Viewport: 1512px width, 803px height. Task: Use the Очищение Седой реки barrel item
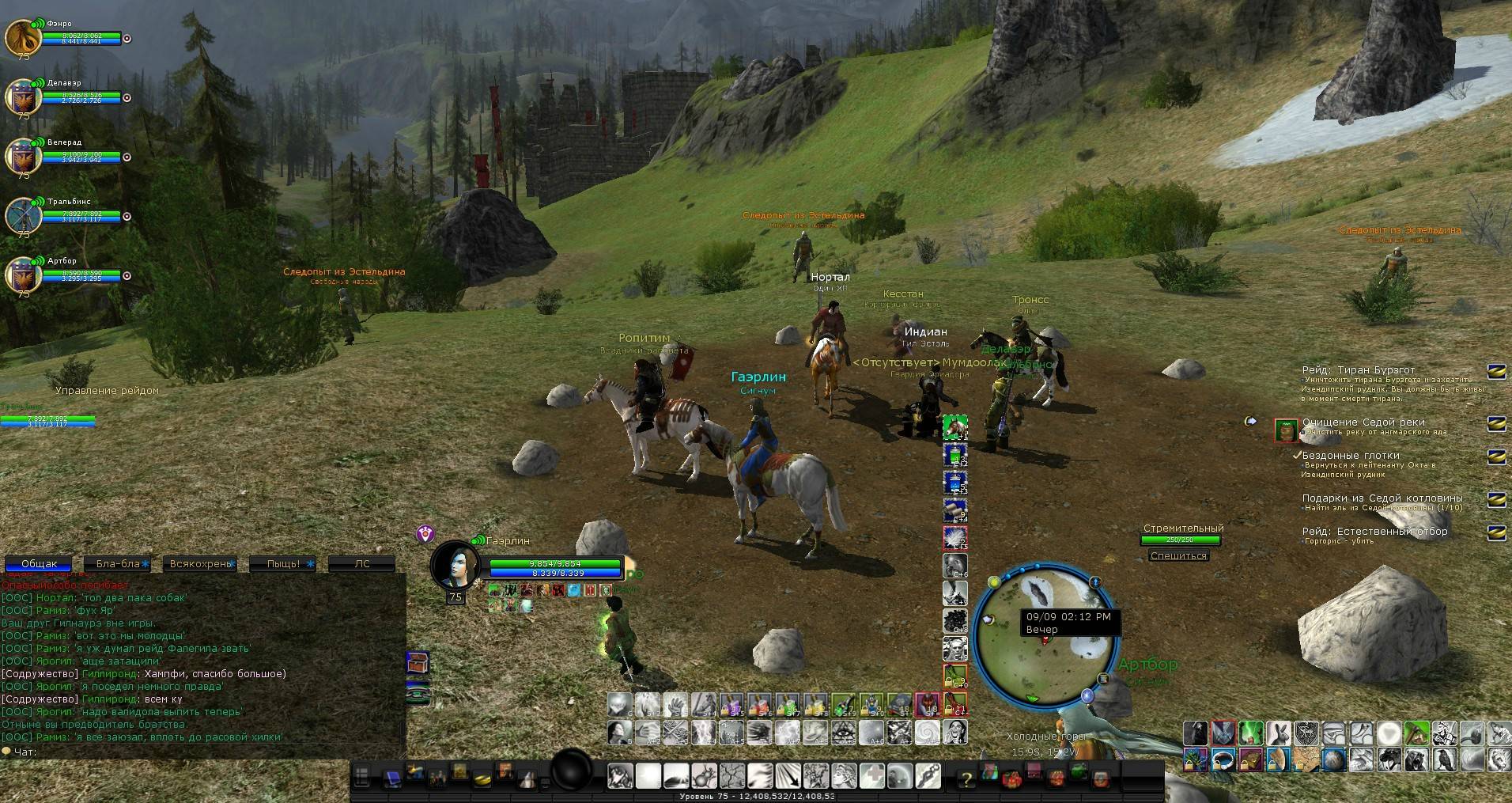point(1287,430)
